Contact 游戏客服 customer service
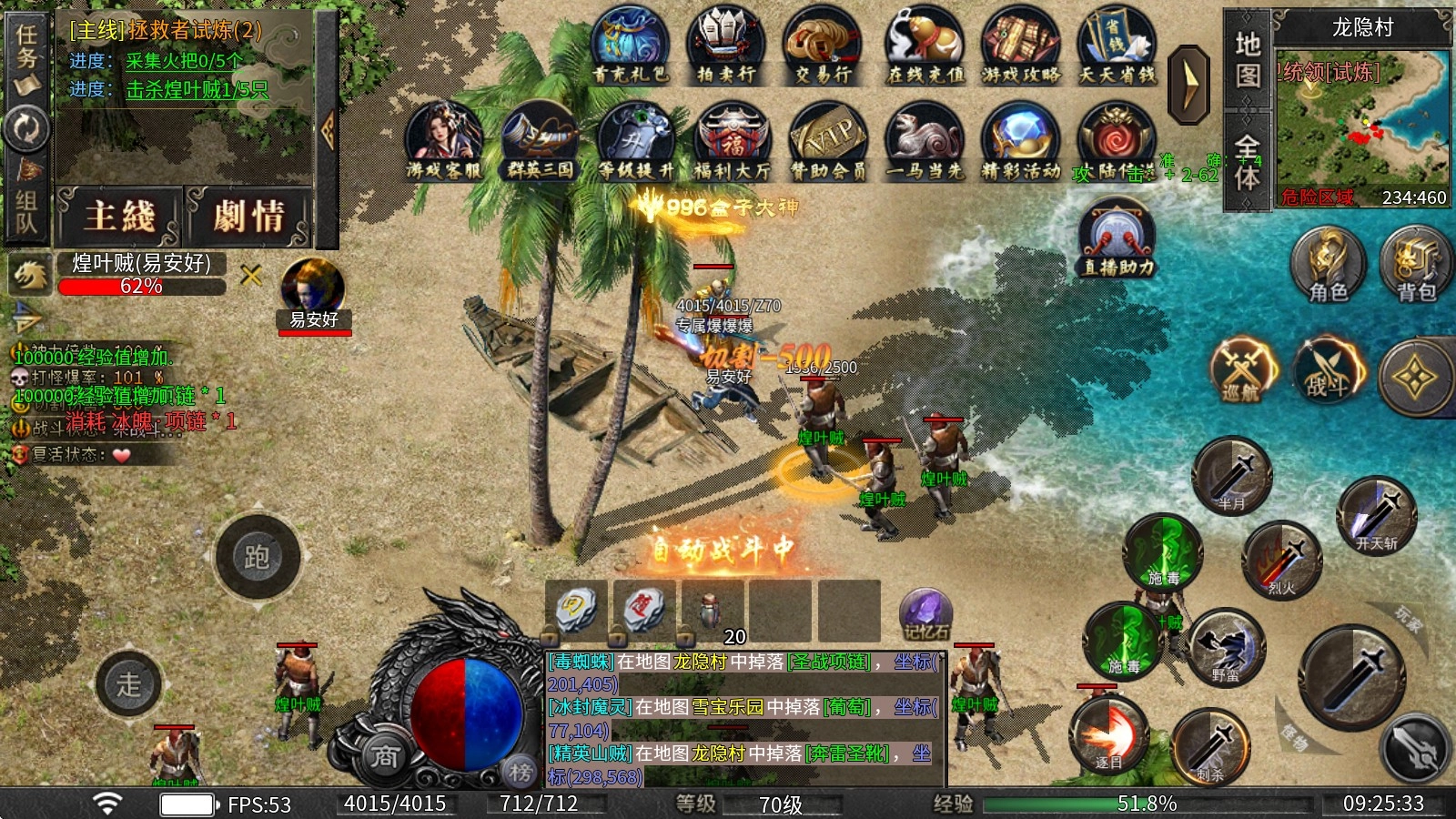 [443, 141]
